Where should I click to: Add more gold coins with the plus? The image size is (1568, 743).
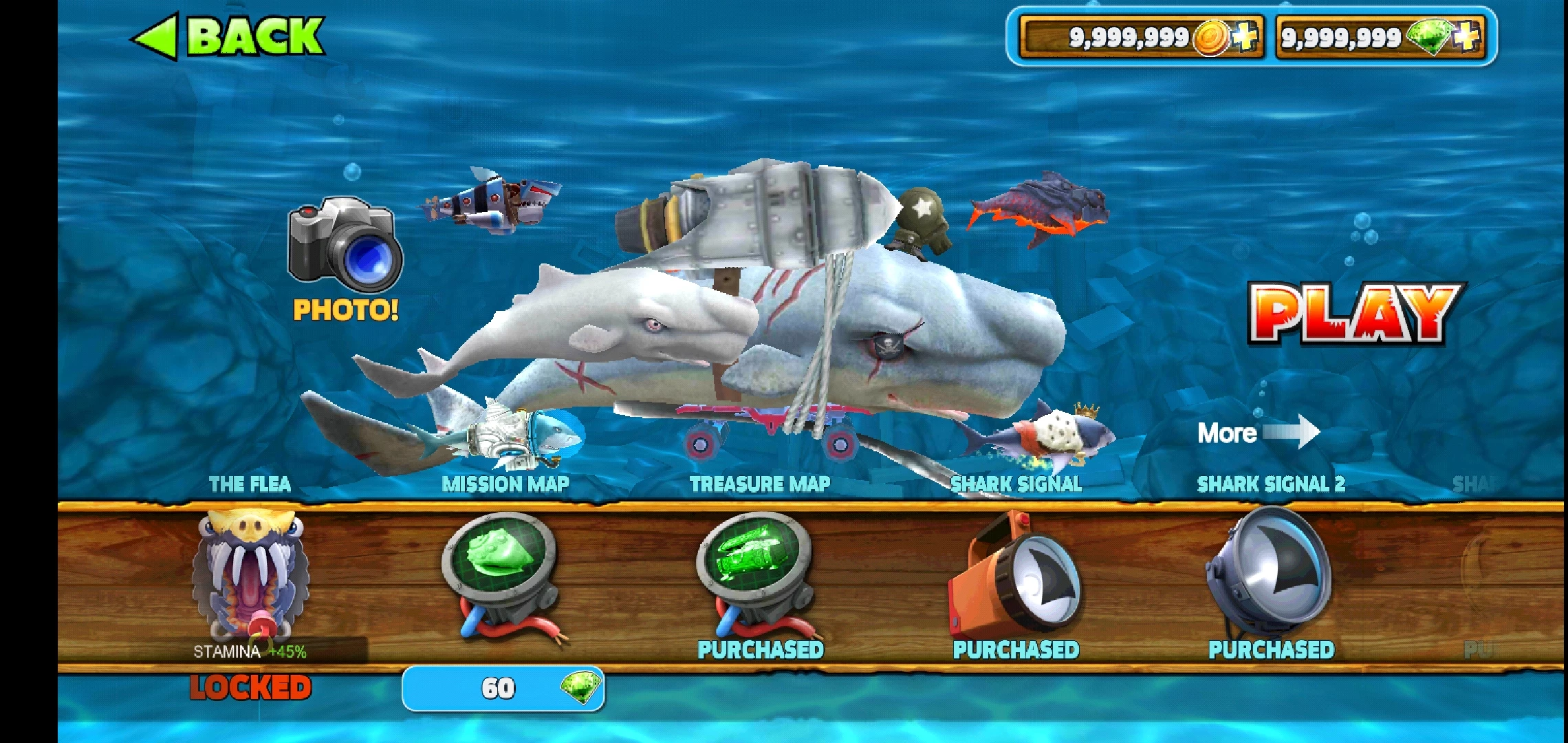(x=1245, y=36)
